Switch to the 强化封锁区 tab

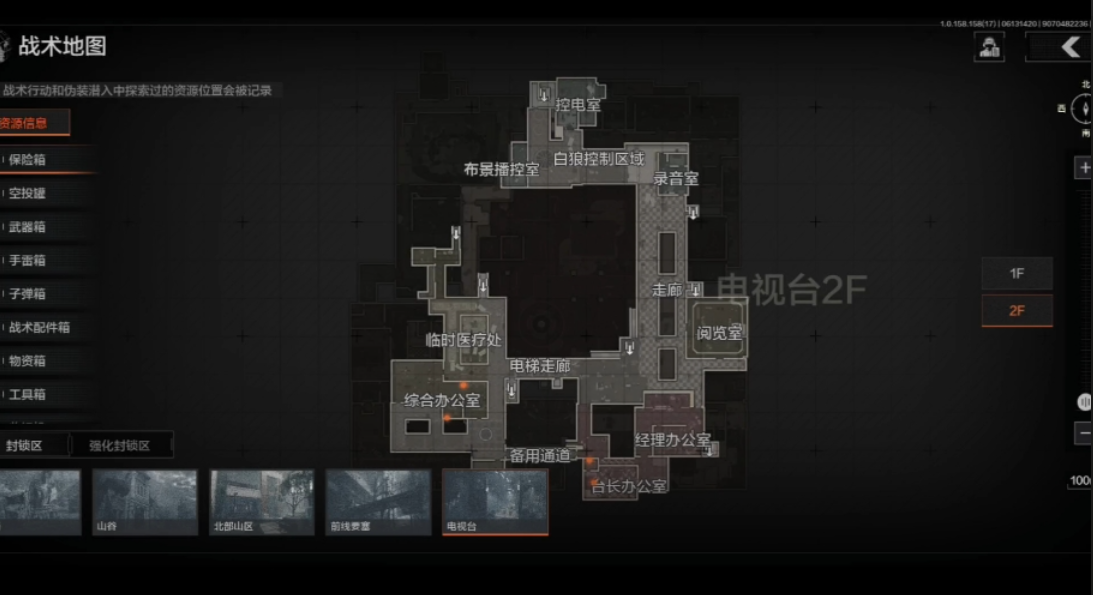pos(119,445)
